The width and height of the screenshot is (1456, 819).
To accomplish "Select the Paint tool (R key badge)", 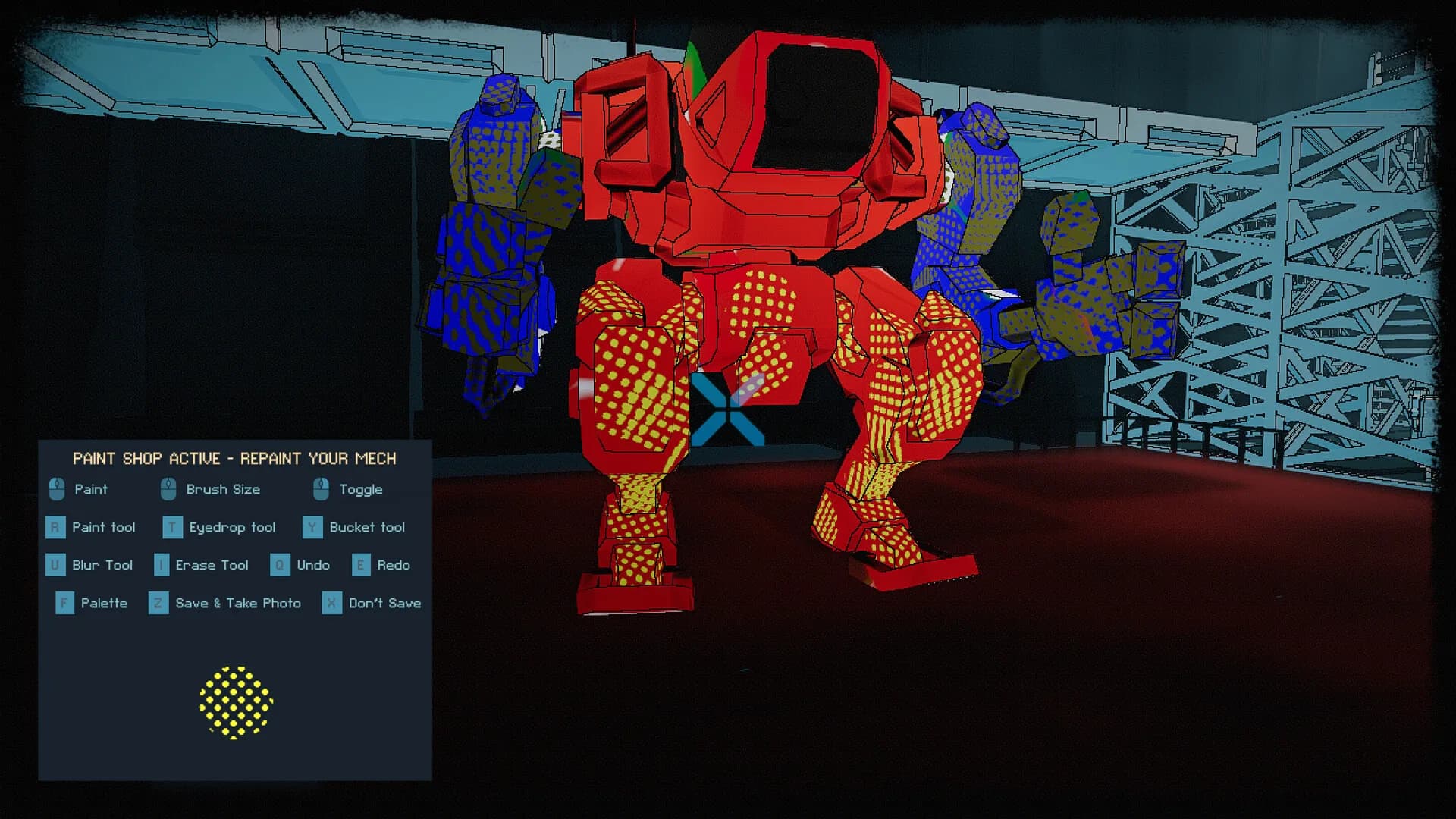I will [55, 528].
